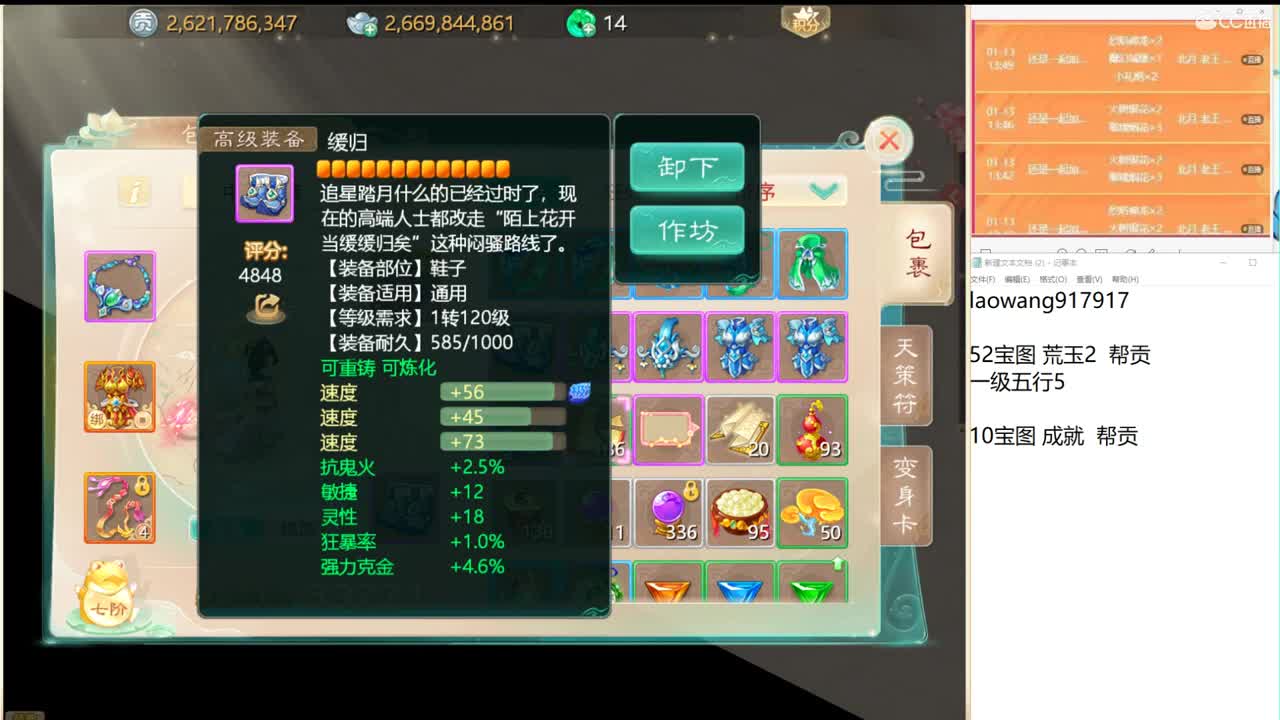Screen dimensions: 1280x720
Task: Click the 七阶 golden toad icon
Action: pyautogui.click(x=105, y=597)
